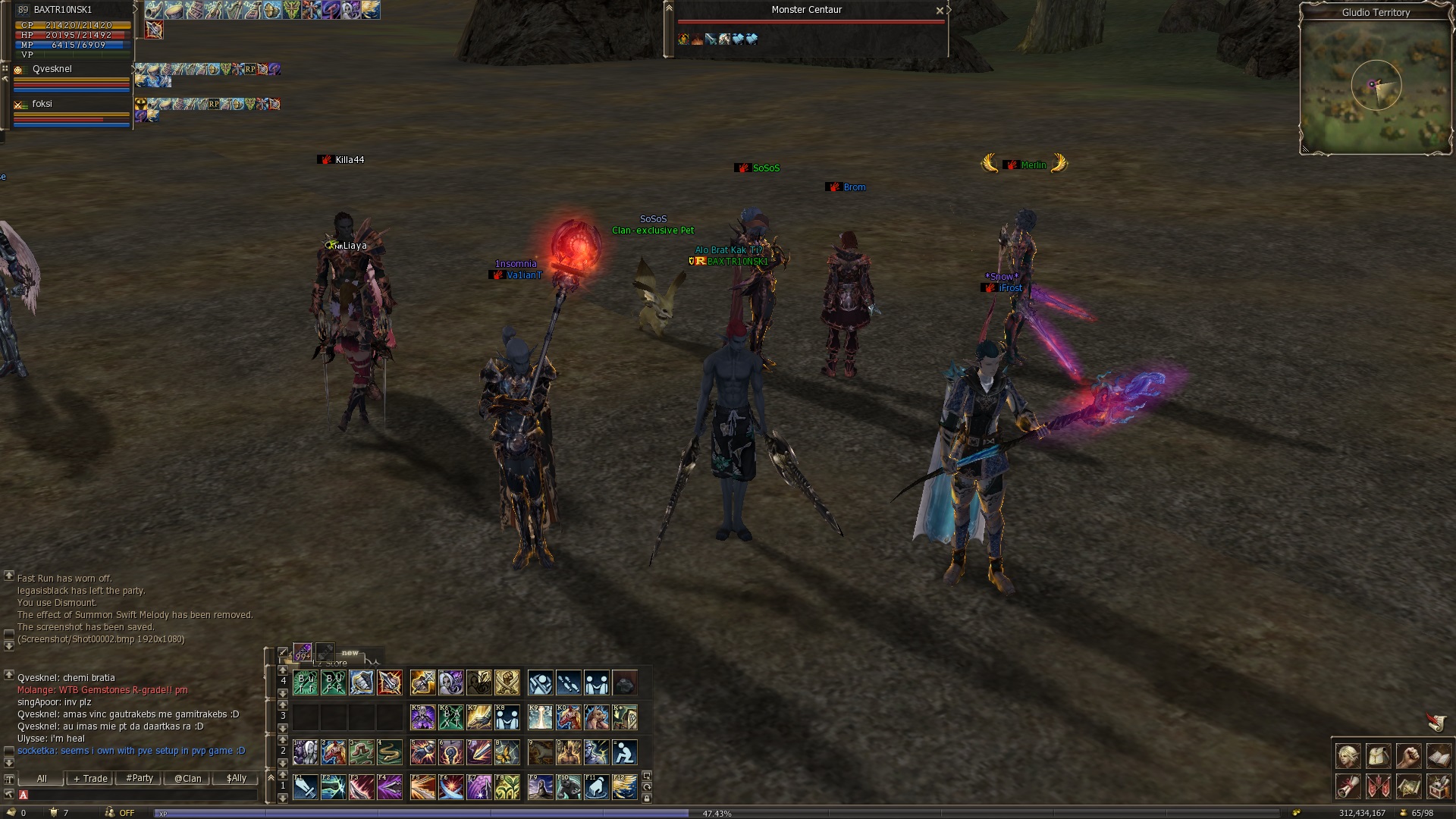The image size is (1456, 819).
Task: Use the F12 golden wing skill
Action: (x=624, y=787)
